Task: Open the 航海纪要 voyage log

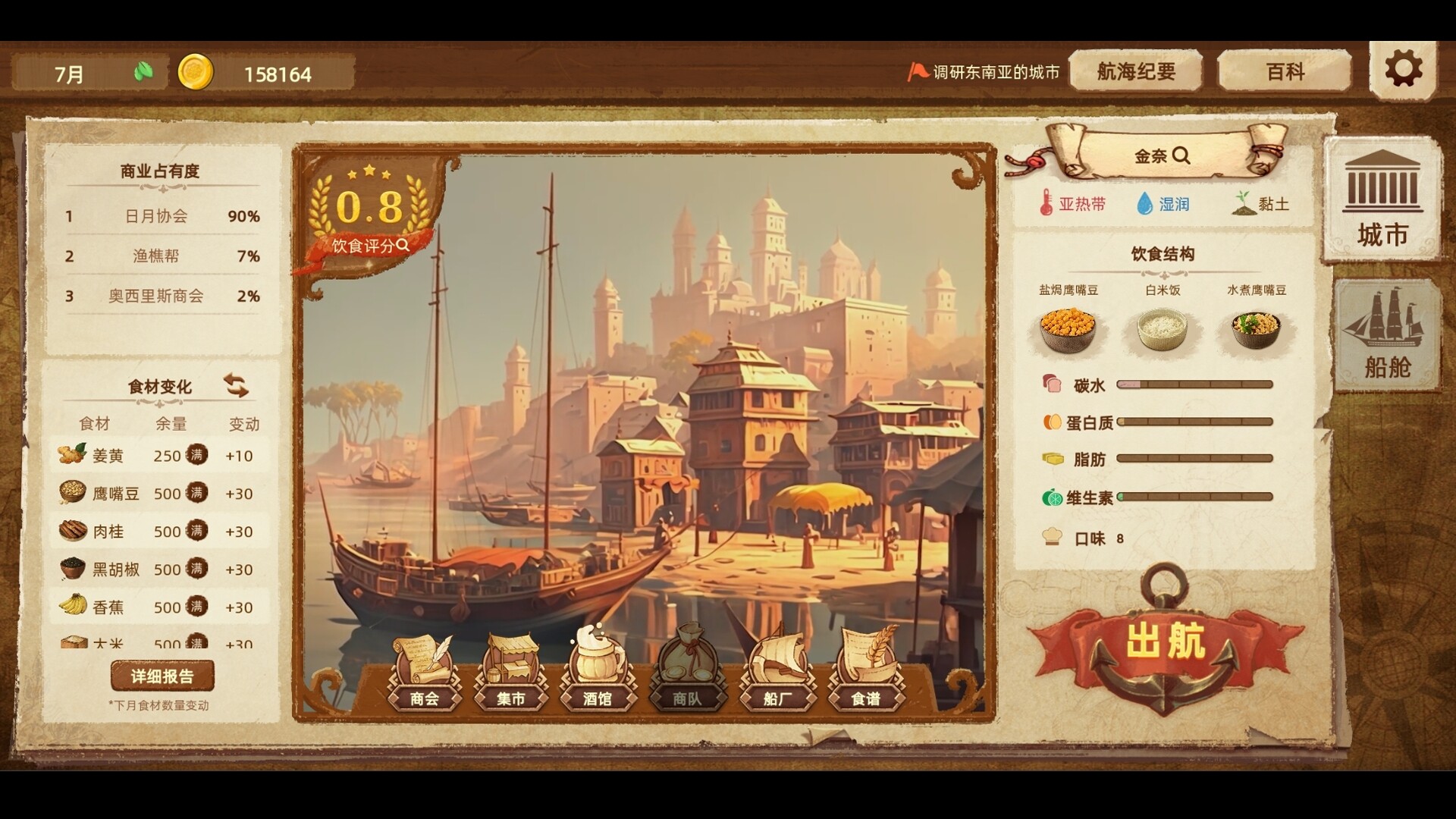Action: (1135, 72)
